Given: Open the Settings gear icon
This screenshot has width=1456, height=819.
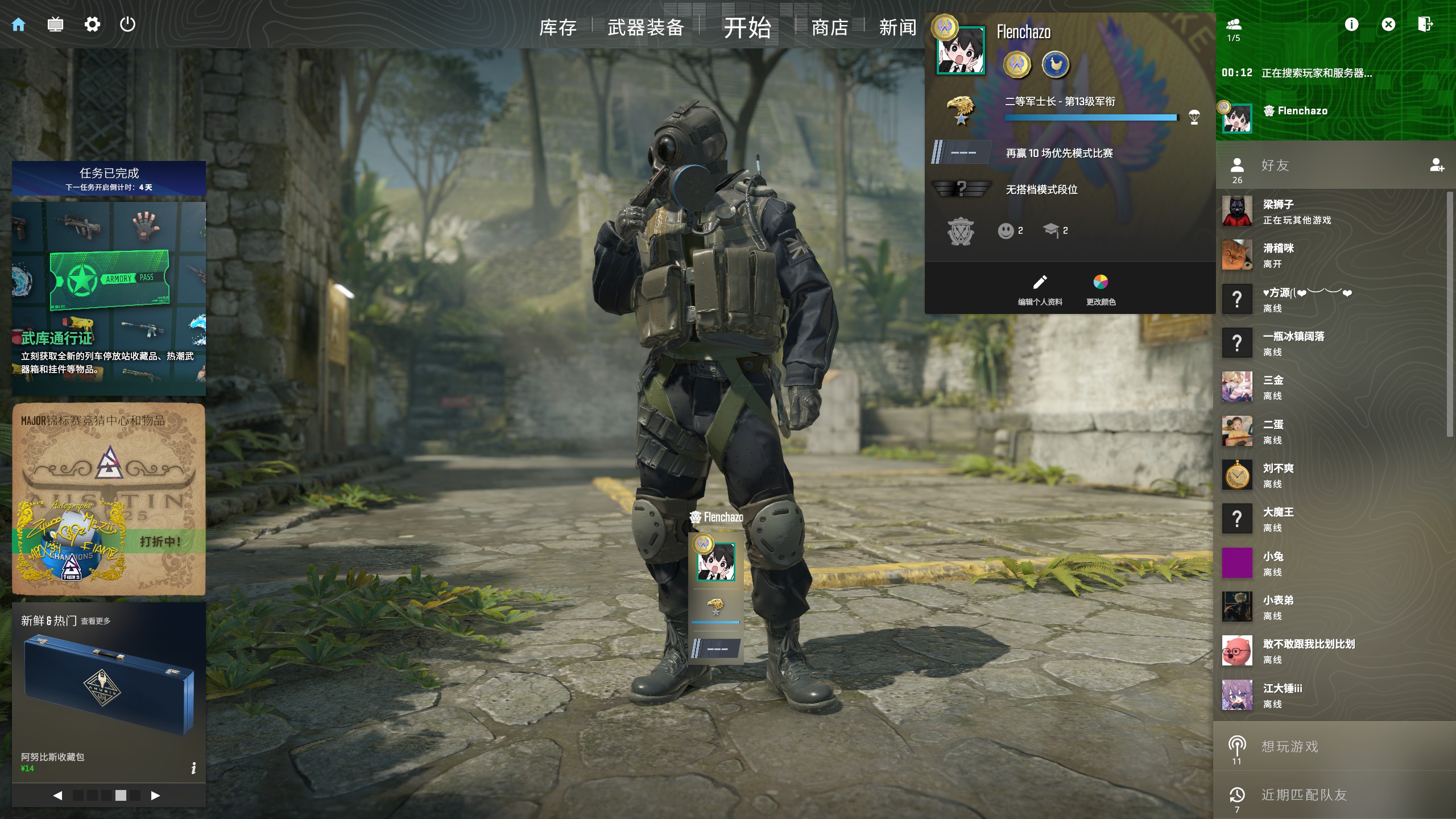Looking at the screenshot, I should tap(92, 24).
